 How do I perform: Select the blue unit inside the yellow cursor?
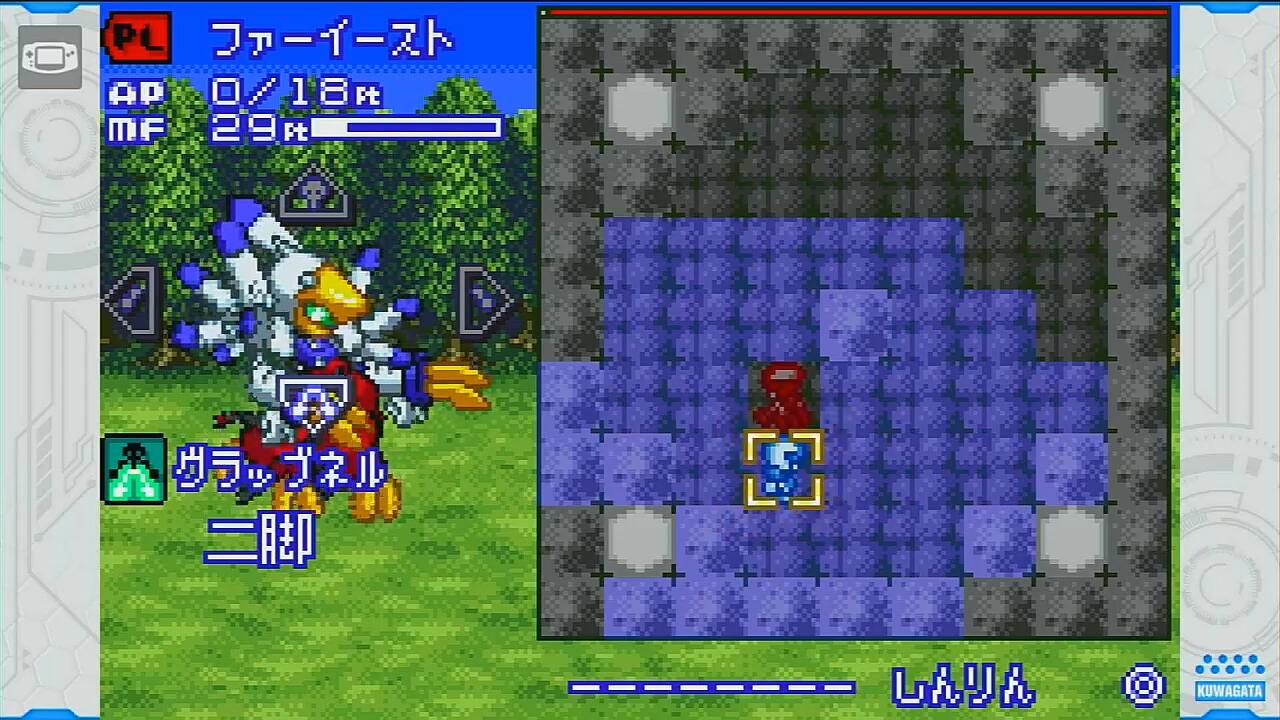(783, 469)
